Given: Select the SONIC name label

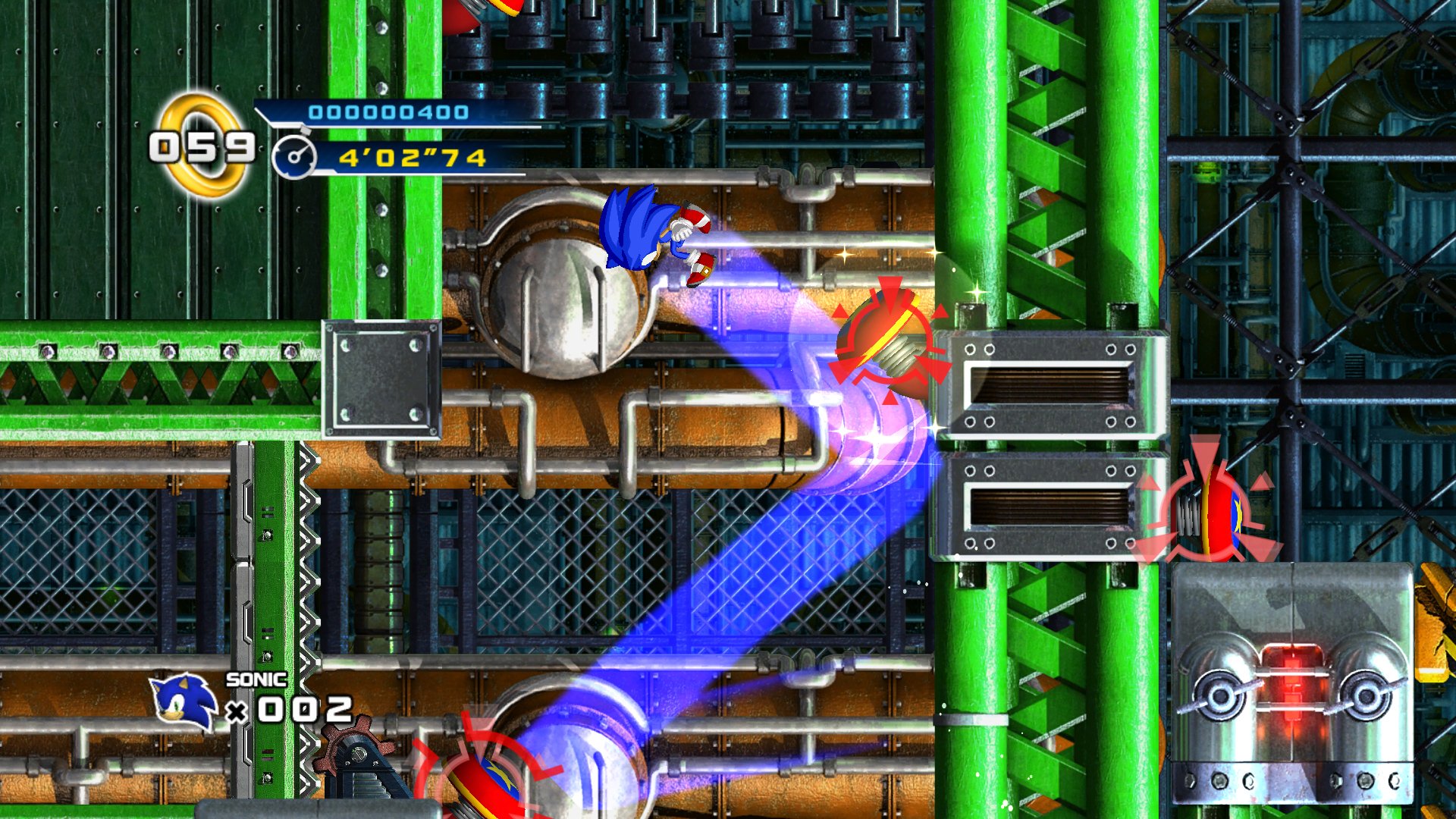Looking at the screenshot, I should coord(255,681).
